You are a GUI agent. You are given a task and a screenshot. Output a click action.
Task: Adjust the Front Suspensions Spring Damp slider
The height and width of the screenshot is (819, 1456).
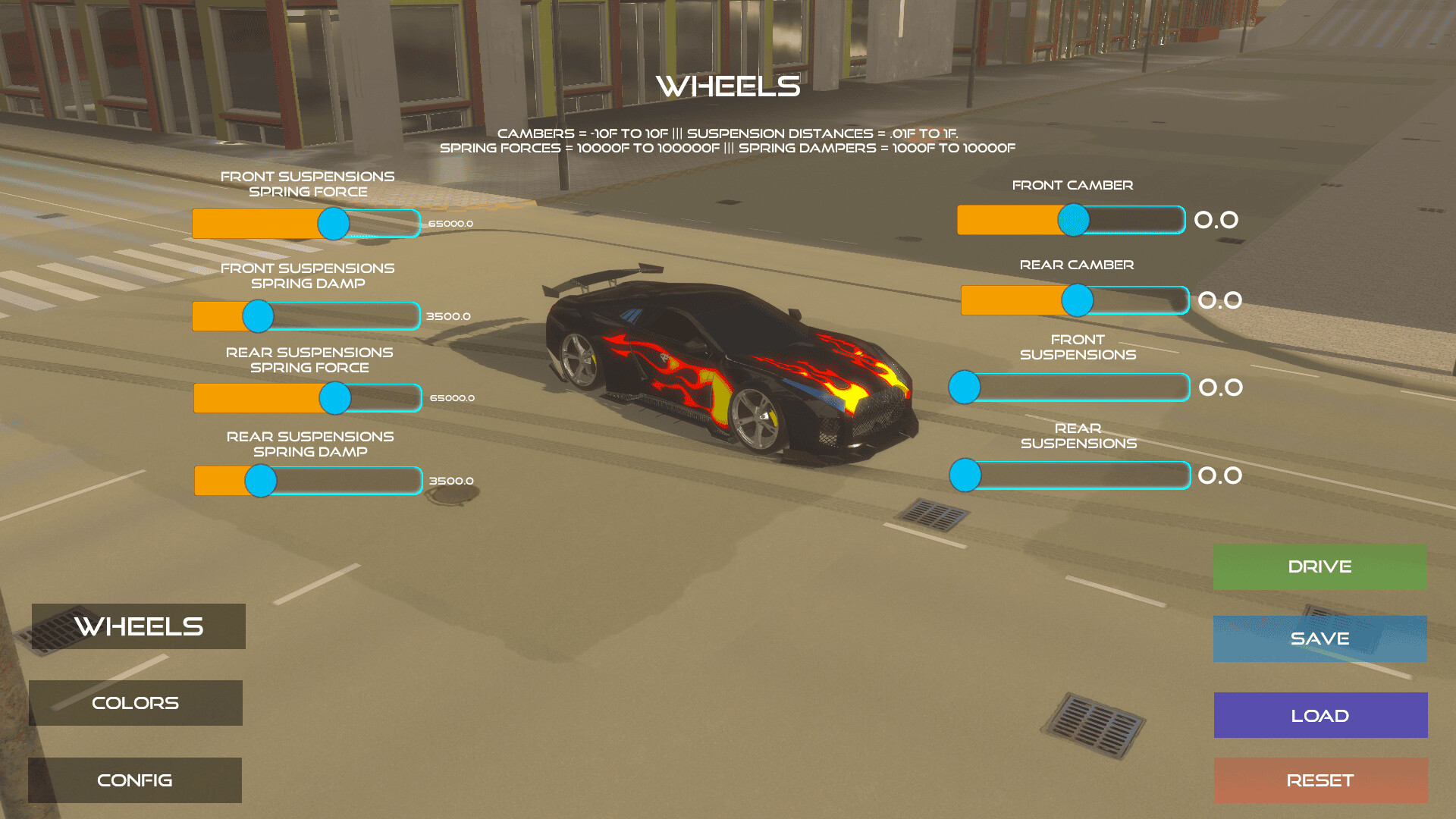259,316
